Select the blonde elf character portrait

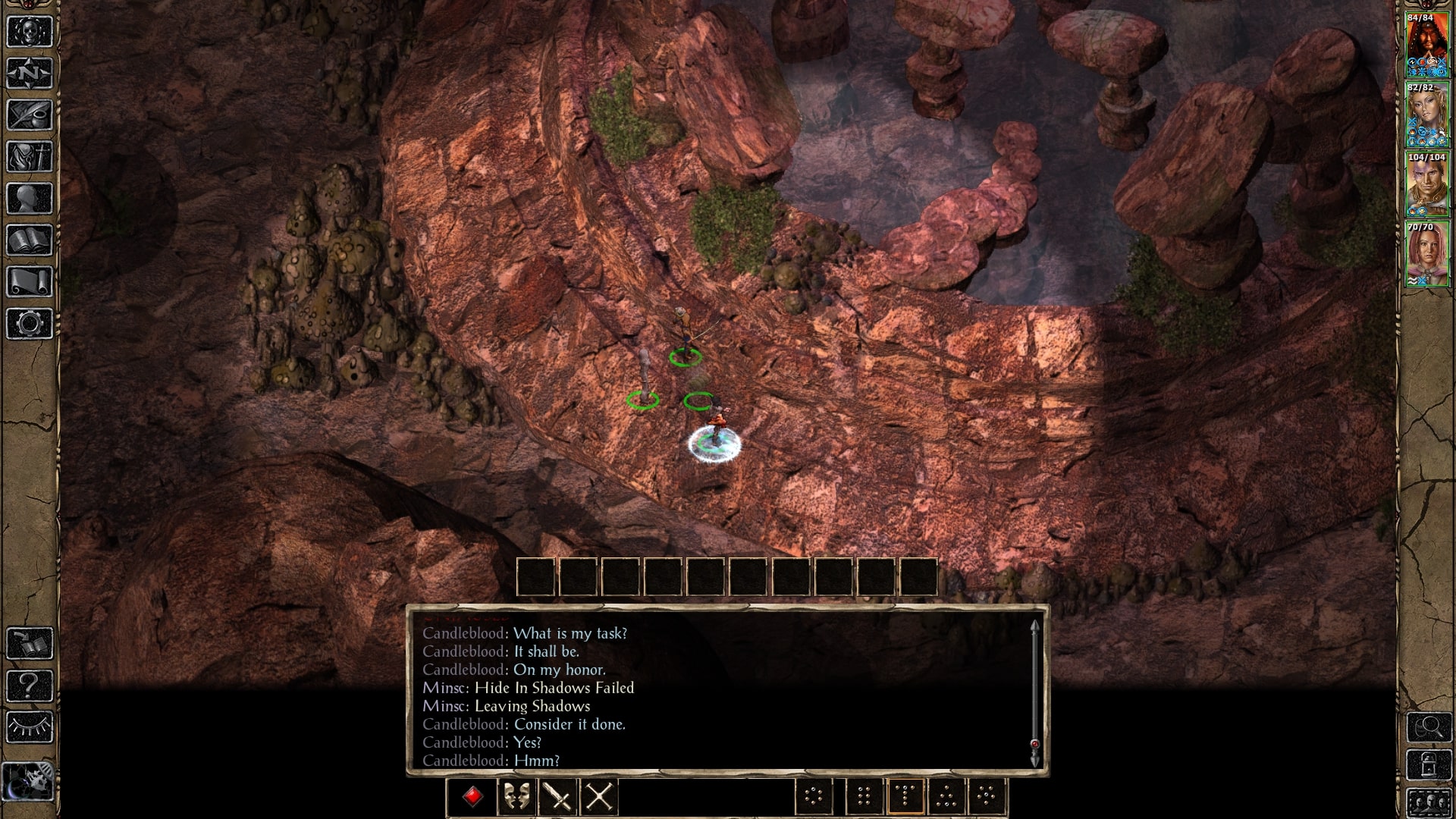click(1426, 115)
